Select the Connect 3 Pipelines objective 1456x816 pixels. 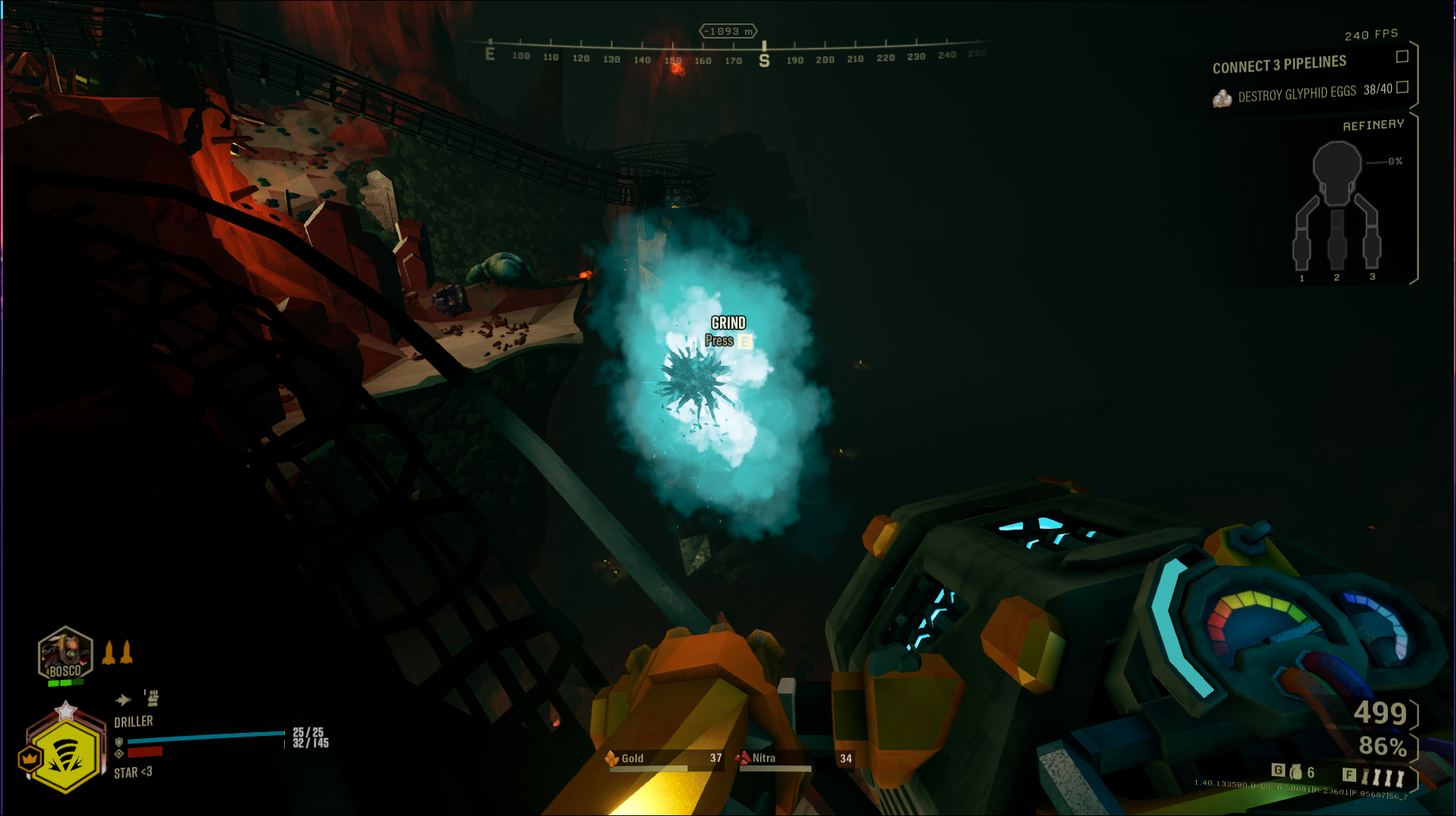(1278, 65)
